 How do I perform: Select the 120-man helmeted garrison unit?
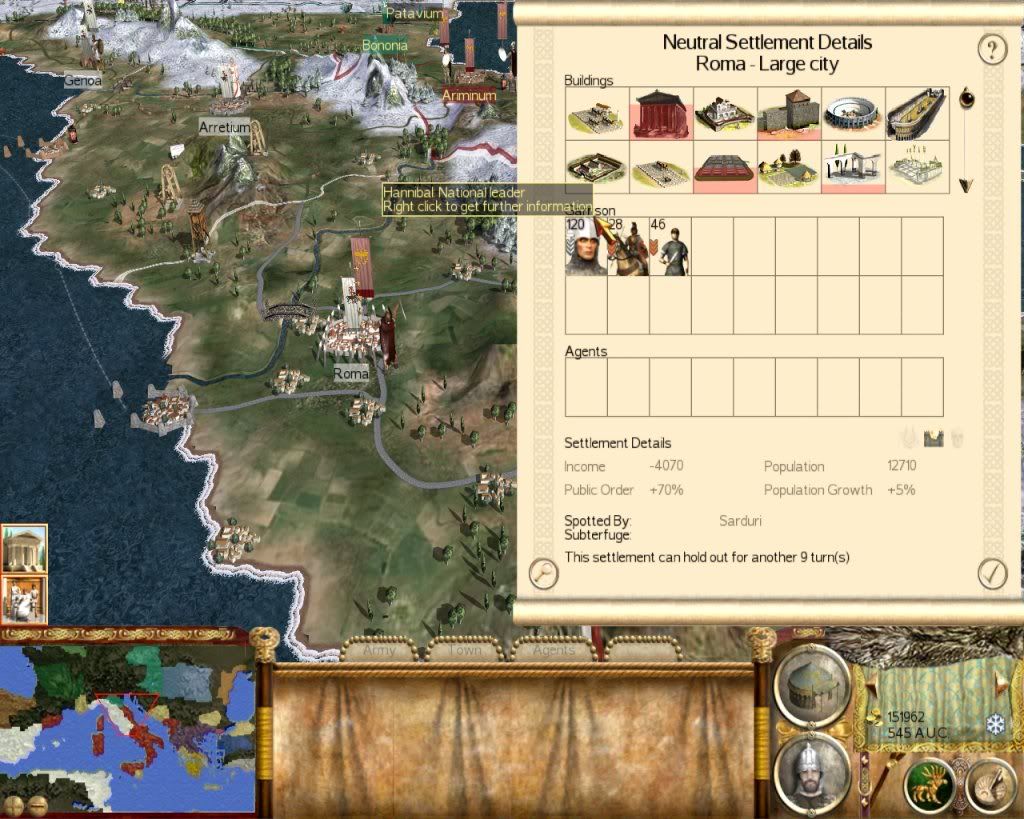[585, 246]
